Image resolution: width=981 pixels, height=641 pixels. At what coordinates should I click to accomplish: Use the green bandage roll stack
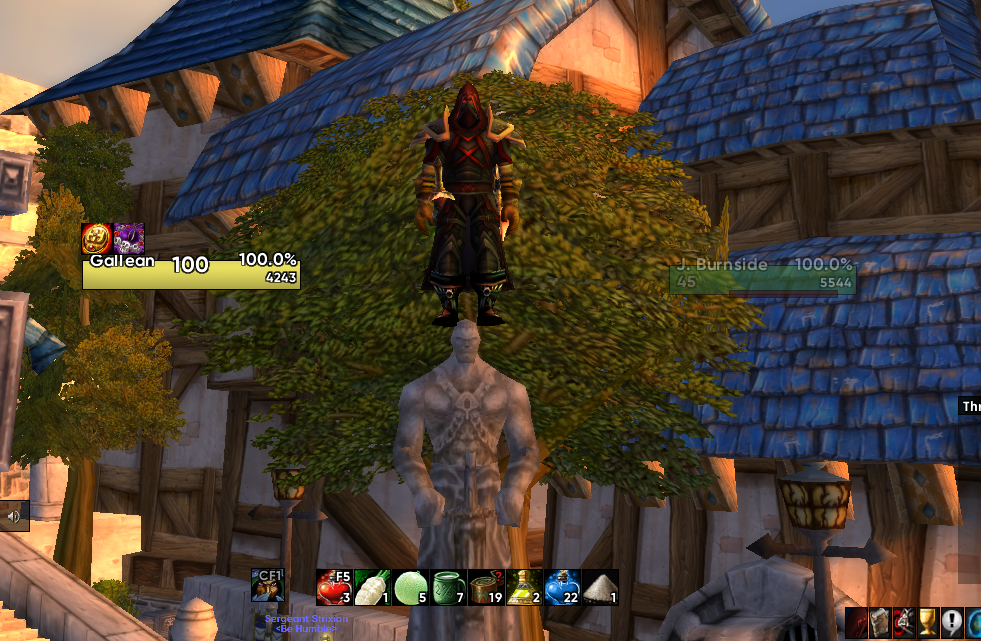(485, 586)
